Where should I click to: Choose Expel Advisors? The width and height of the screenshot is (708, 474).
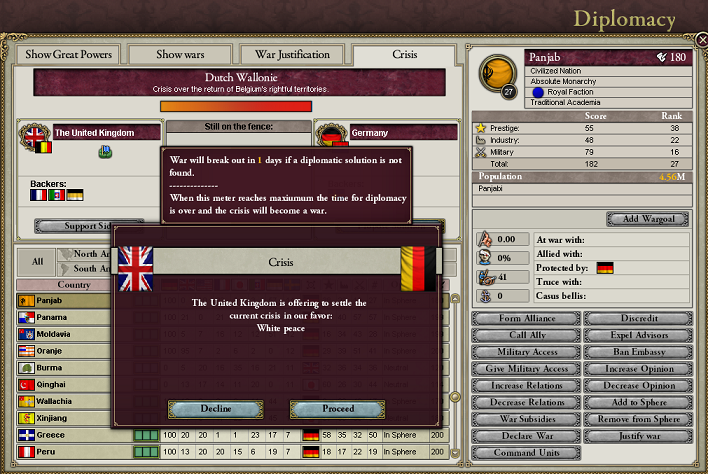click(635, 335)
